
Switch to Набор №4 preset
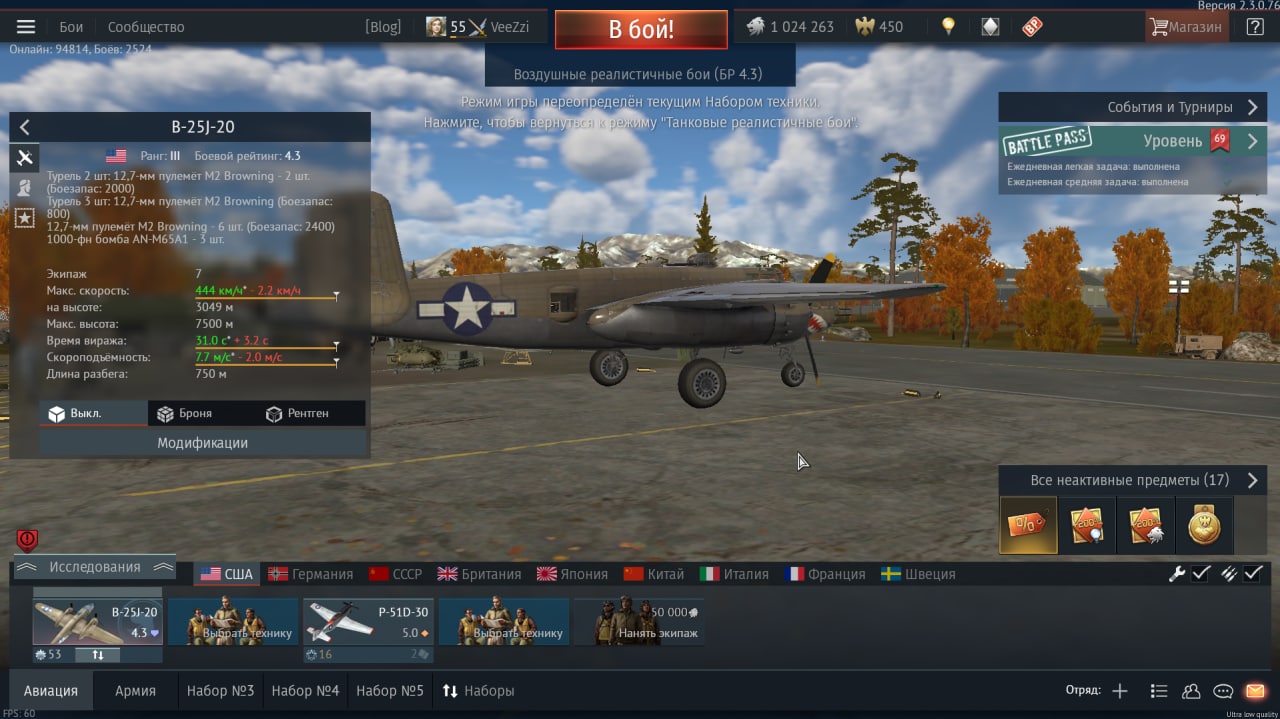305,691
